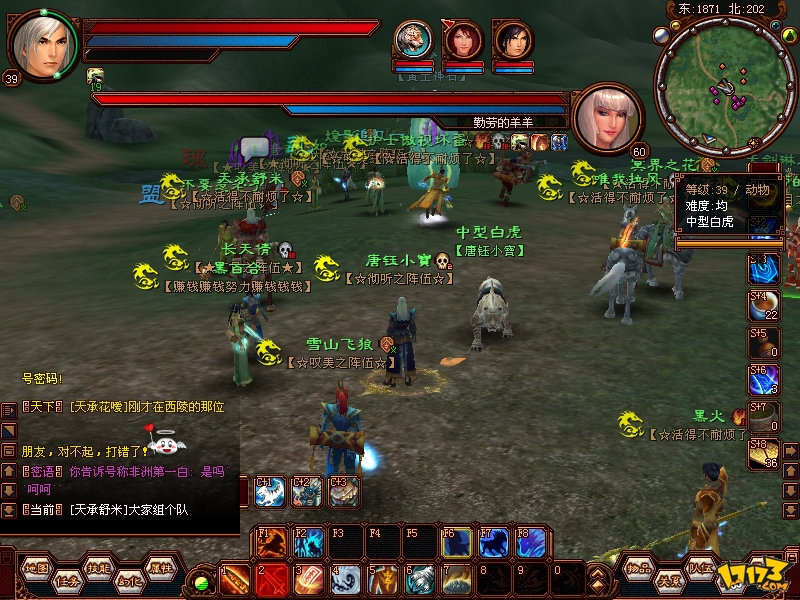800x600 pixels.
Task: Open the 任务 quest log button
Action: tap(68, 579)
